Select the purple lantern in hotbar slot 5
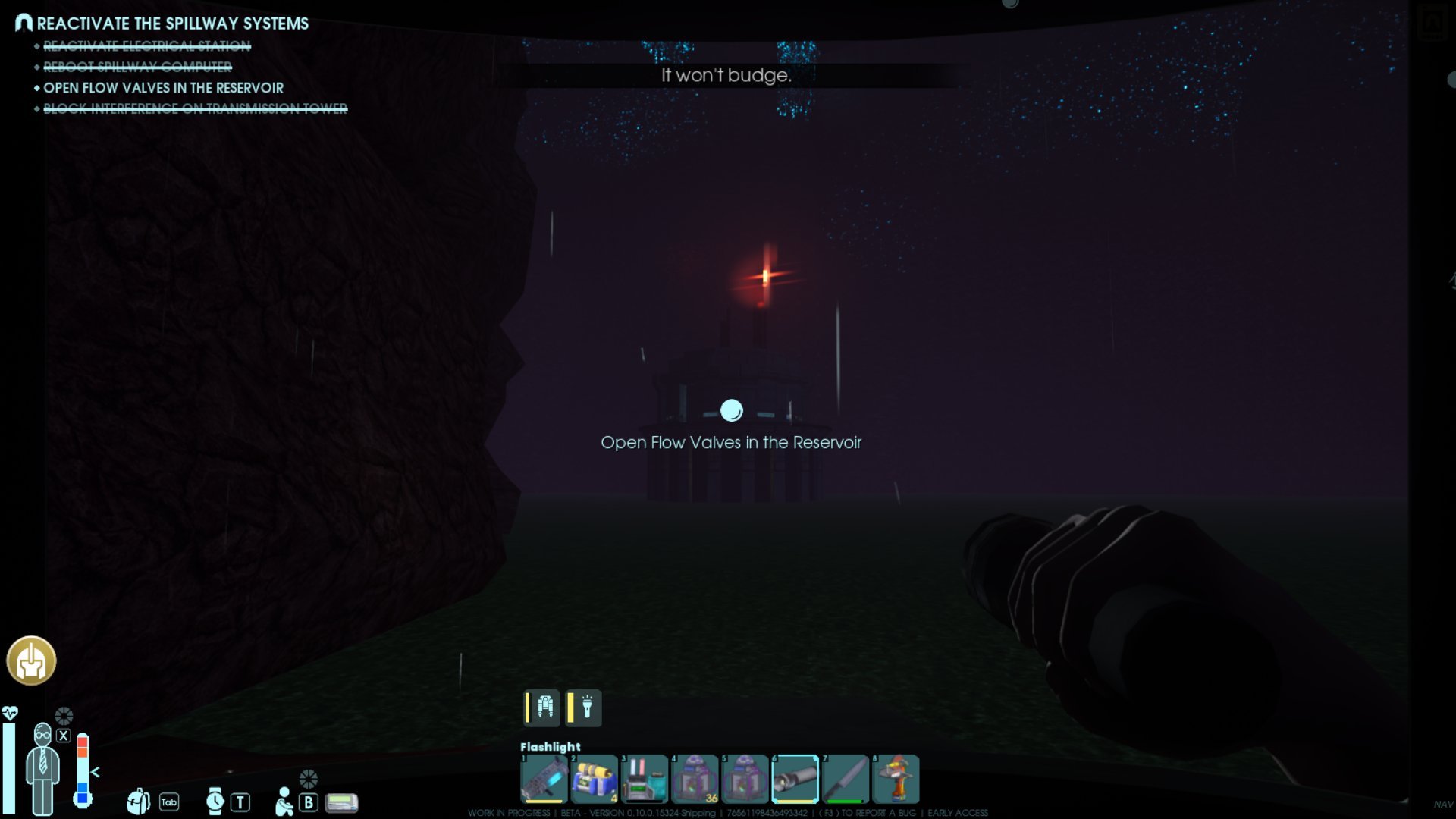The height and width of the screenshot is (819, 1456). tap(745, 779)
